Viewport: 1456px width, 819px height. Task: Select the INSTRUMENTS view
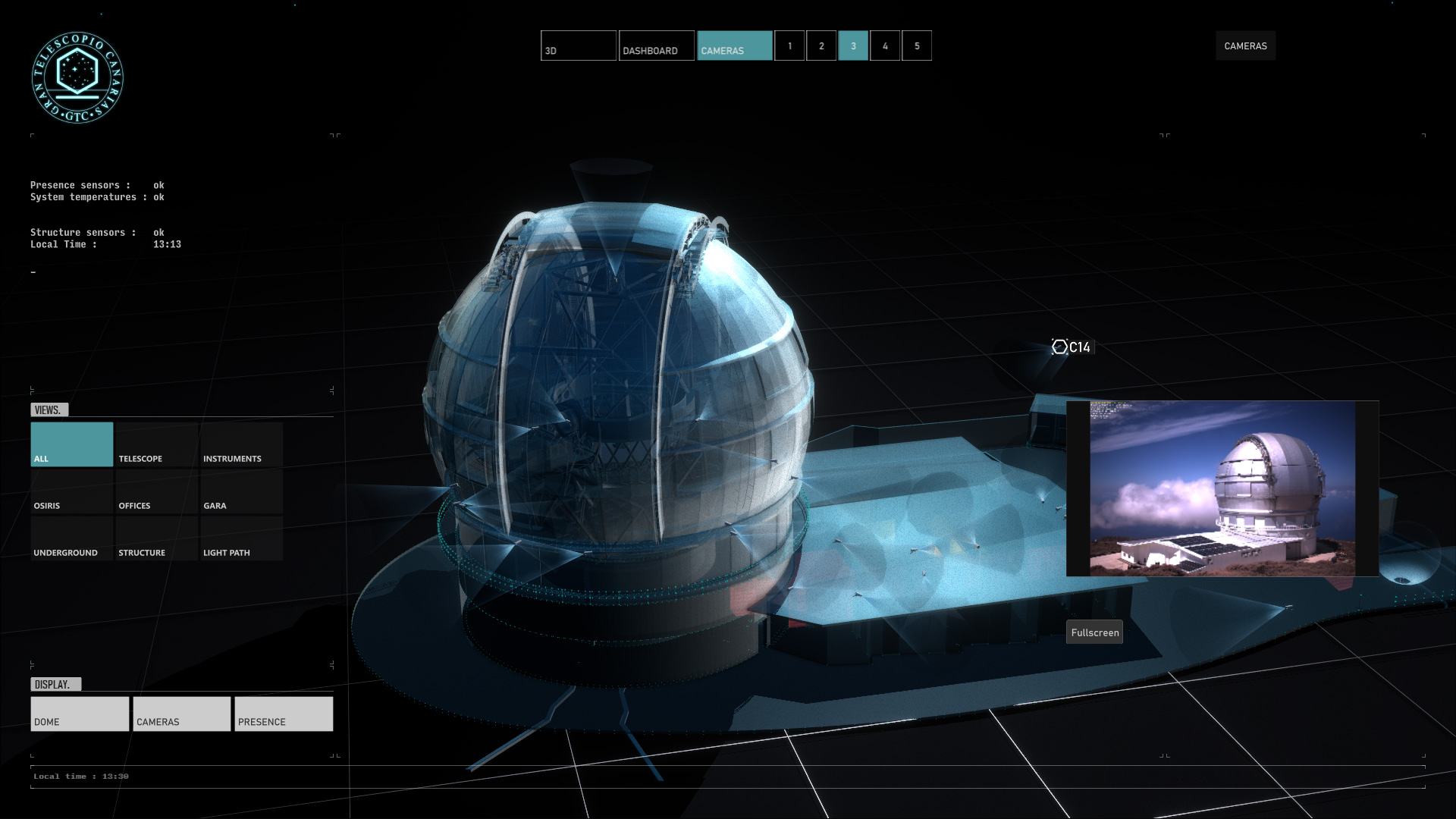pyautogui.click(x=240, y=444)
